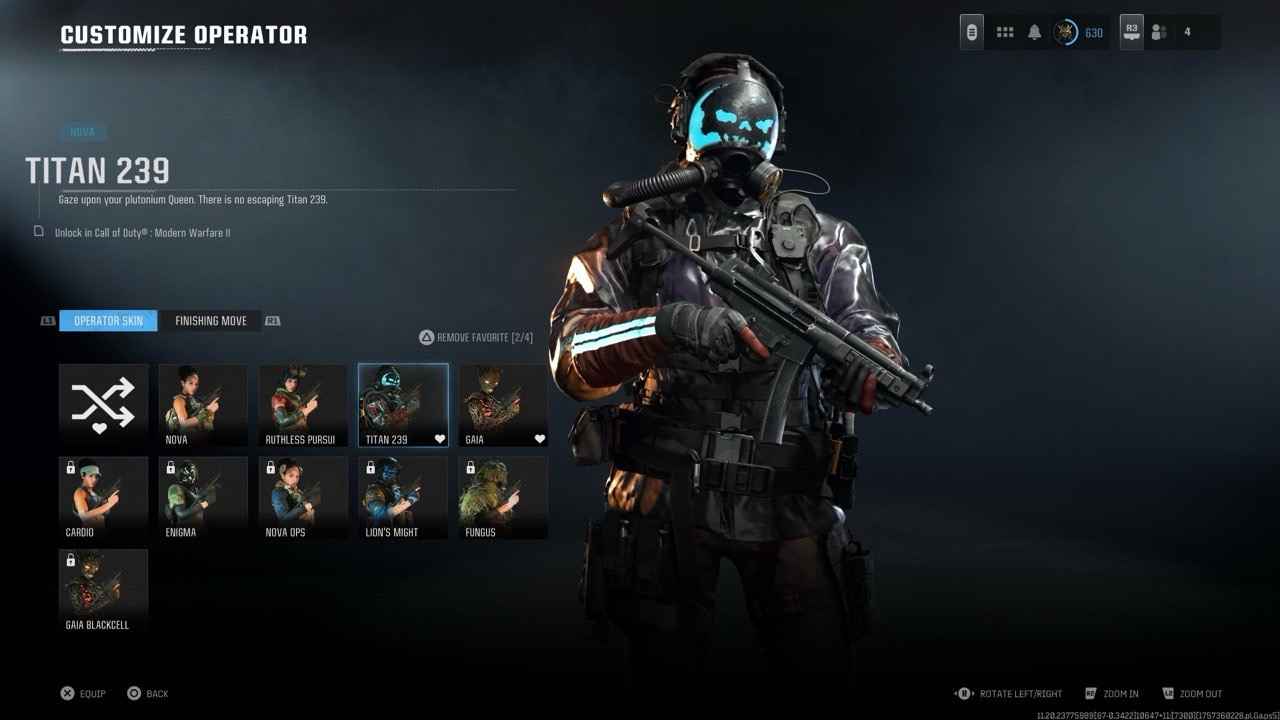
Task: Select the Lion's Might skin
Action: pyautogui.click(x=403, y=497)
